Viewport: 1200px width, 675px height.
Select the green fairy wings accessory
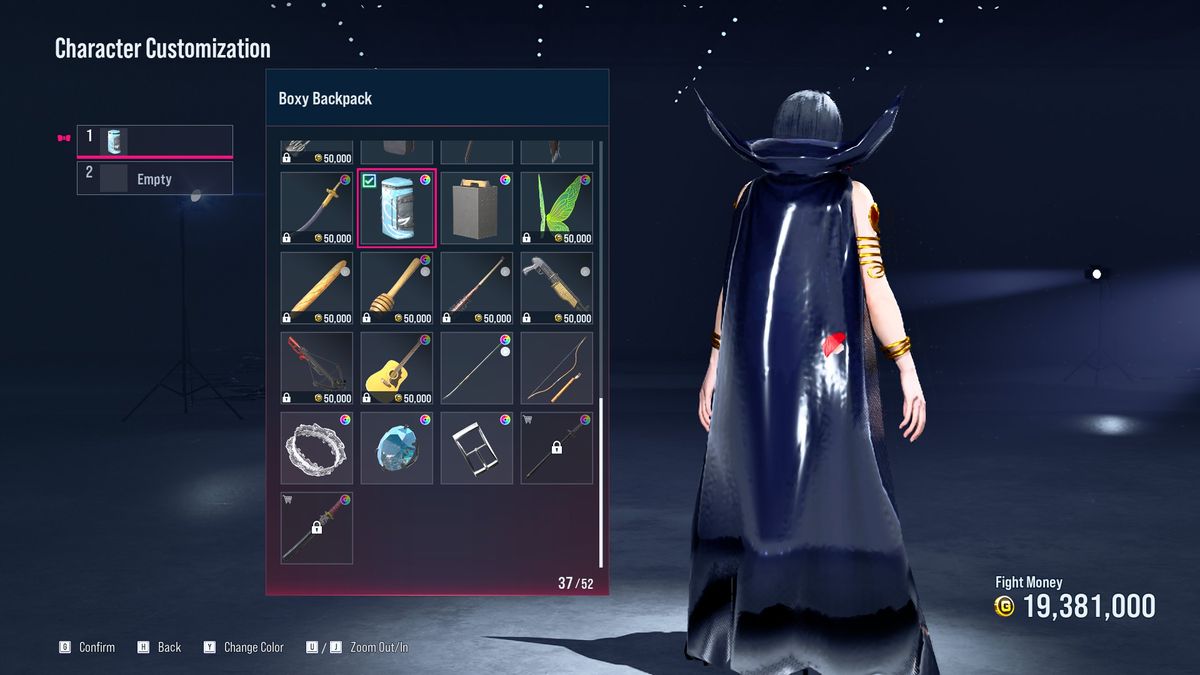tap(557, 208)
